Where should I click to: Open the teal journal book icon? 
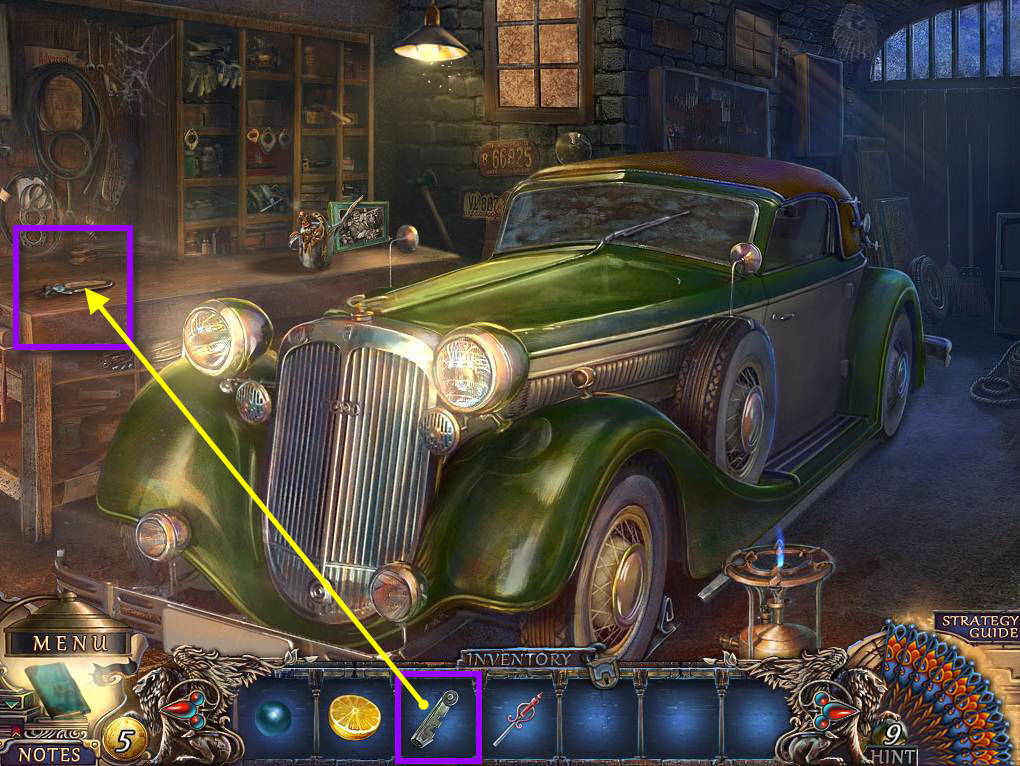coord(57,689)
